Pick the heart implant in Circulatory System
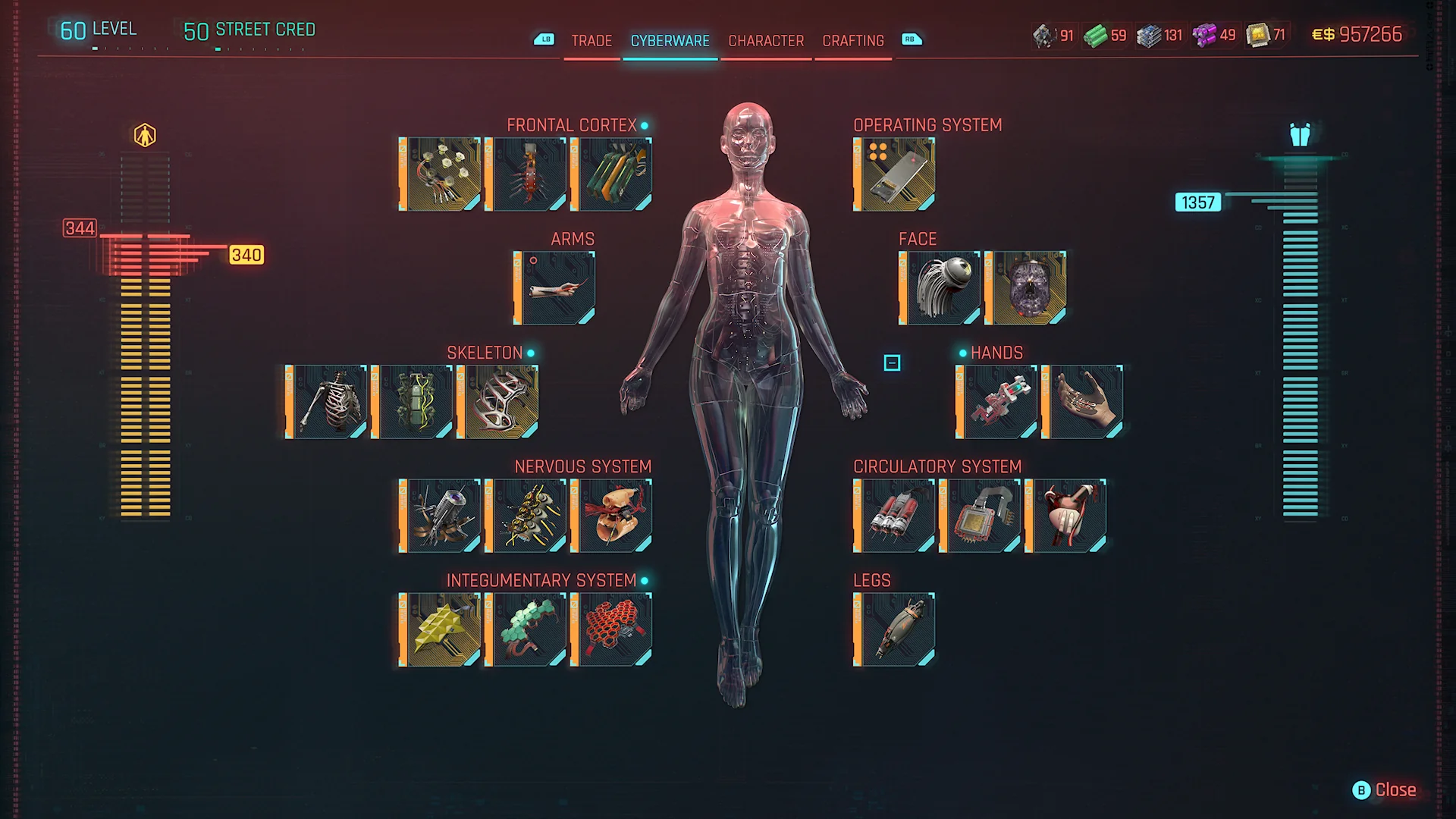 1066,516
